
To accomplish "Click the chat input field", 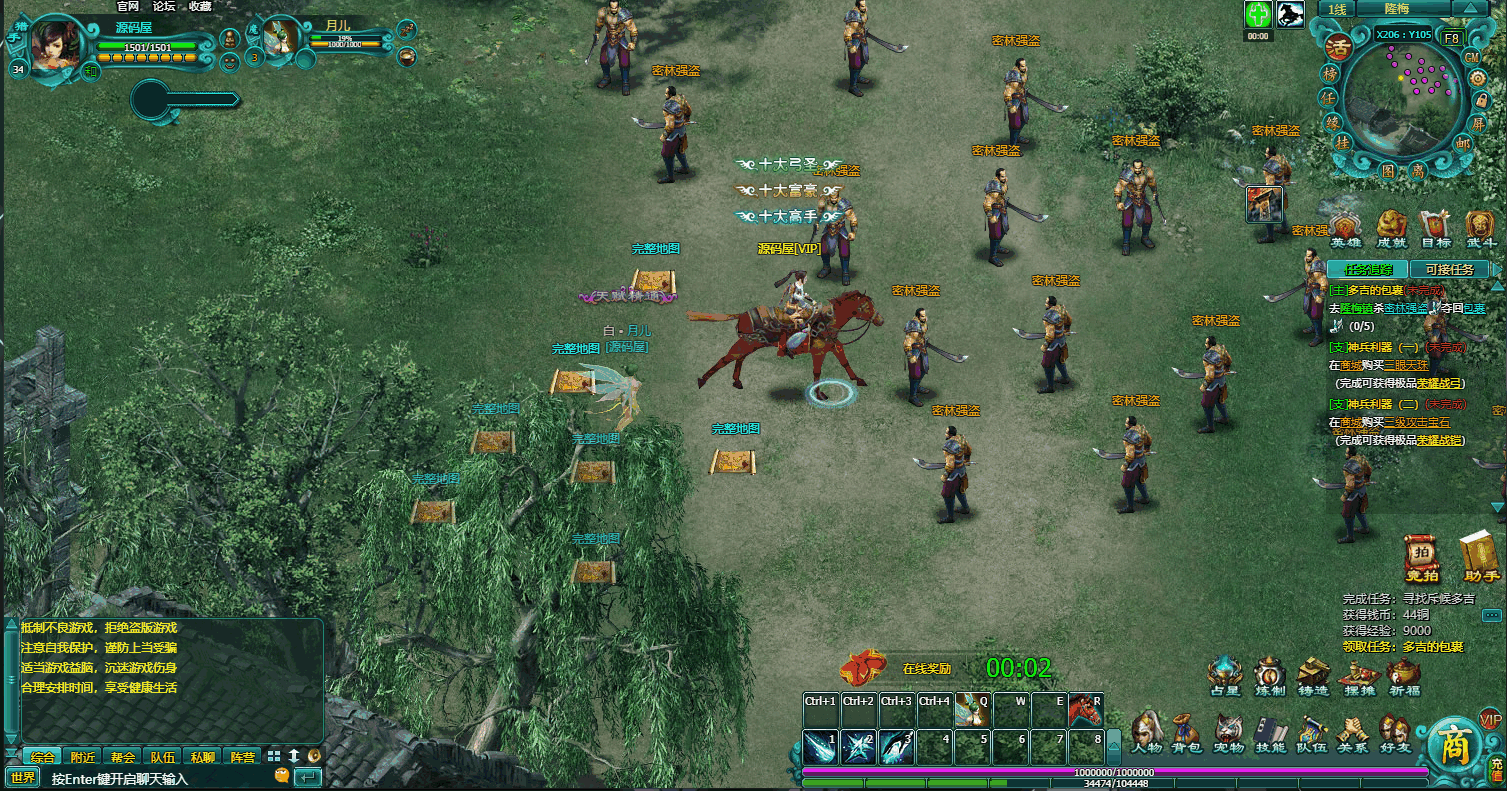I will (x=160, y=778).
